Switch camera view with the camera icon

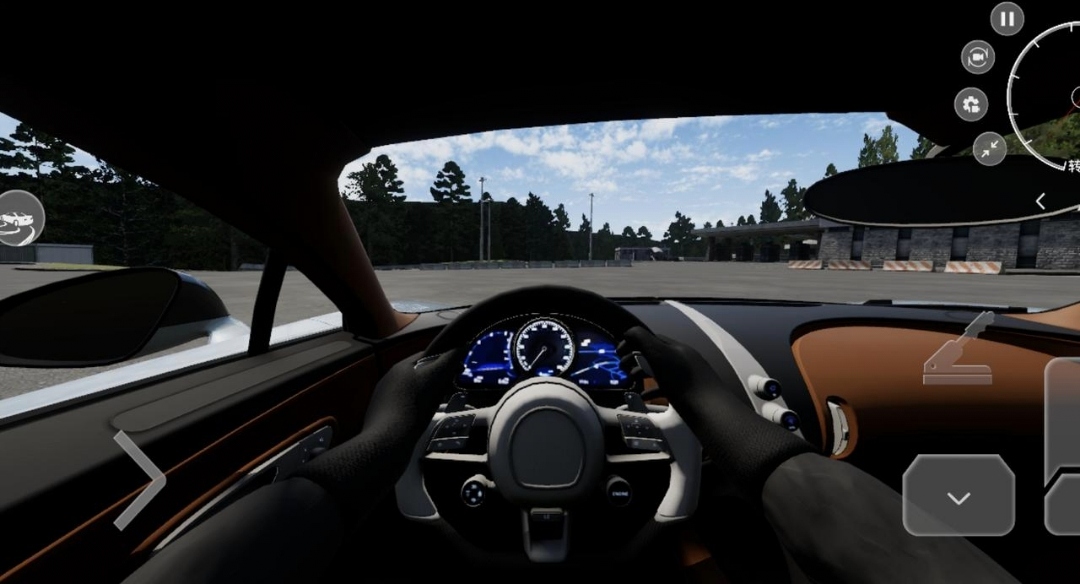click(977, 57)
